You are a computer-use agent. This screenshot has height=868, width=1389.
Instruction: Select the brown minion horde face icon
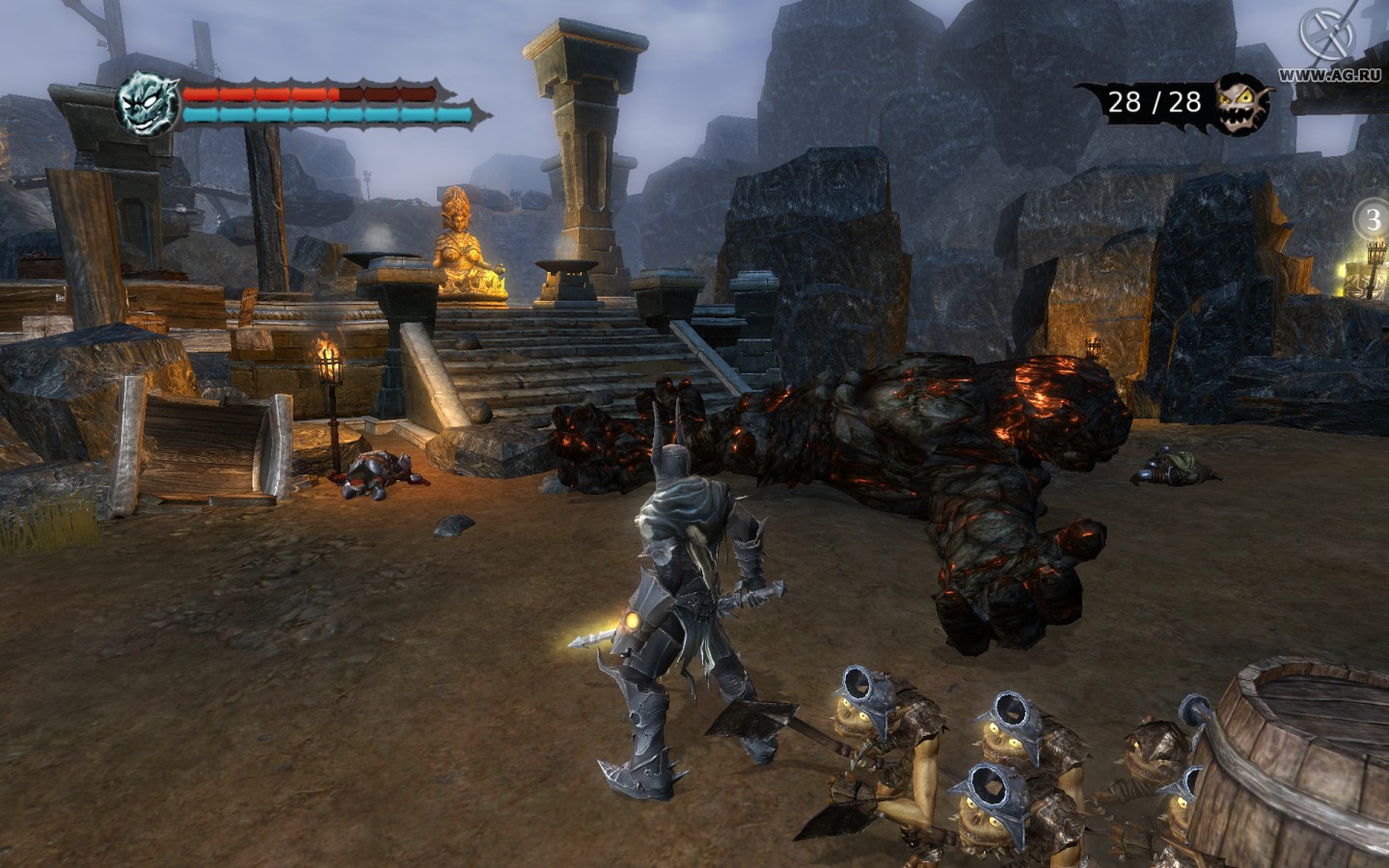(1244, 103)
